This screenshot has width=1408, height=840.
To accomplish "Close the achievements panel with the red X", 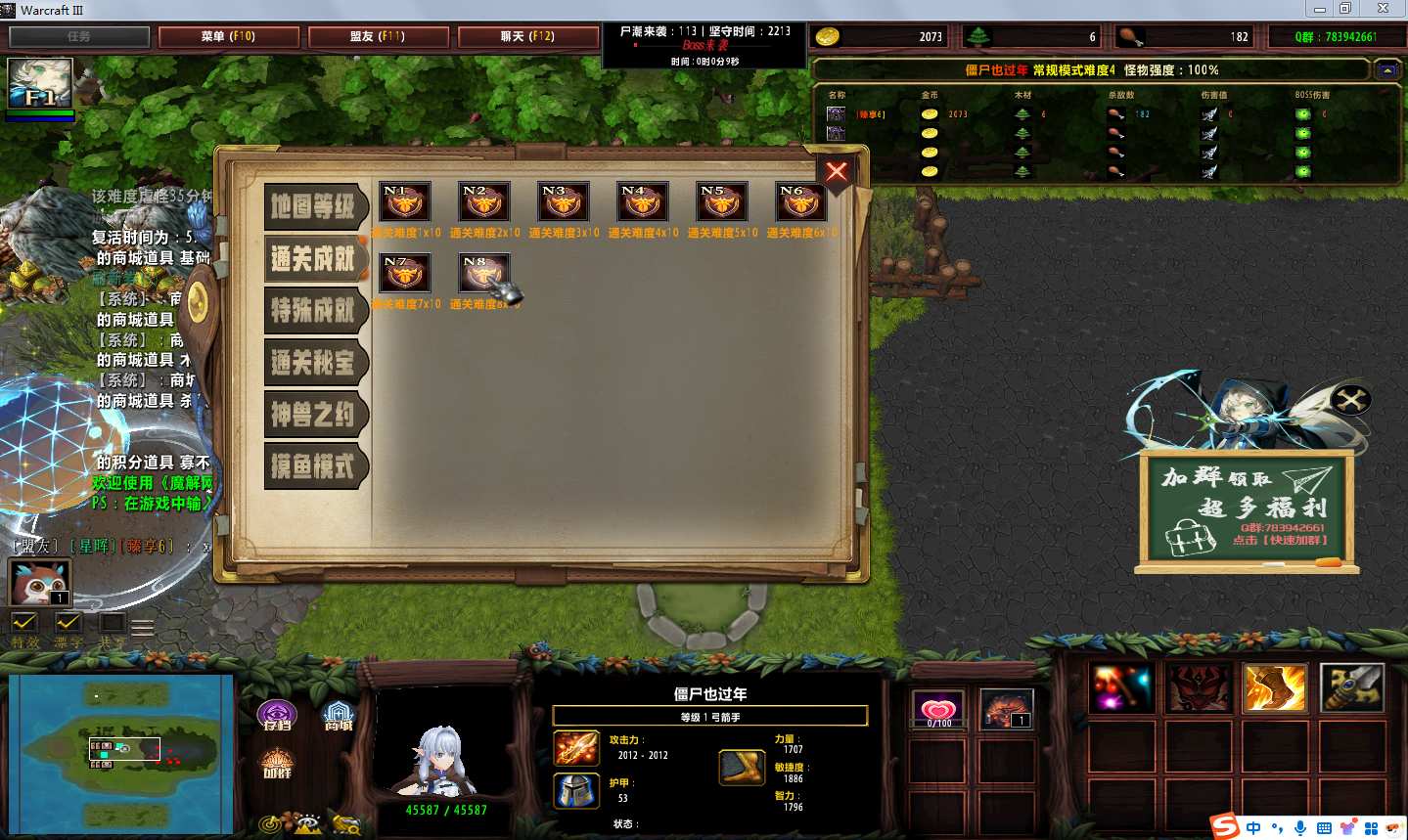I will pyautogui.click(x=837, y=172).
